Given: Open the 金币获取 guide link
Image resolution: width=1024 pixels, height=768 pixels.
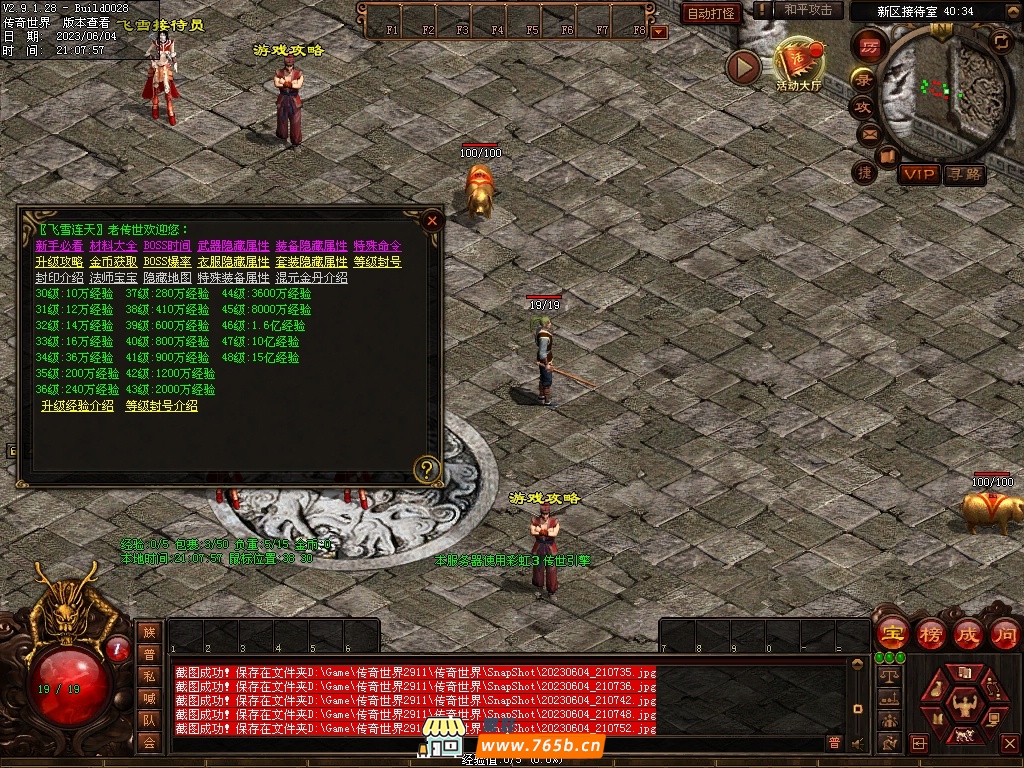Looking at the screenshot, I should [113, 262].
